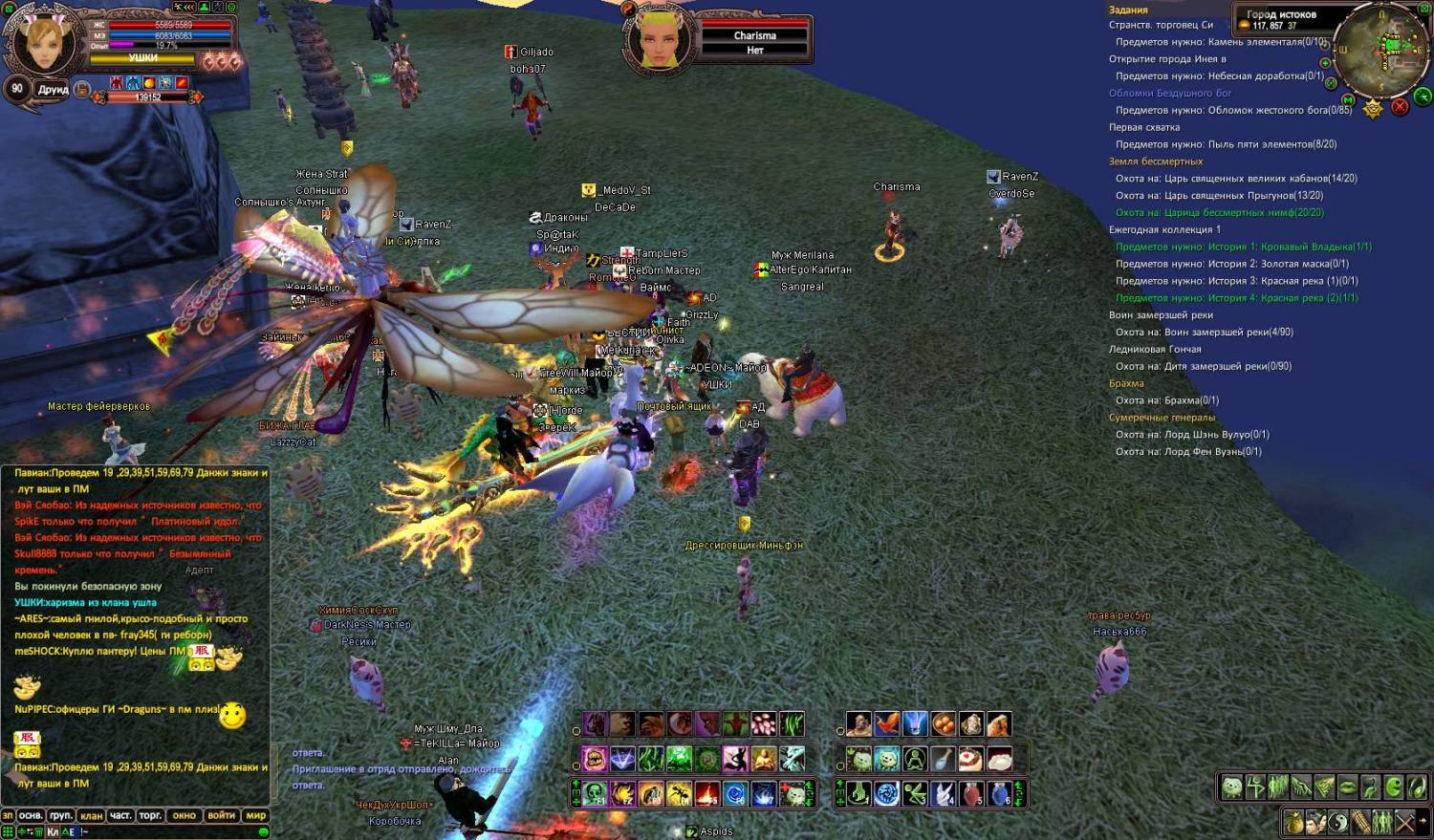1434x840 pixels.
Task: Use the cake item in the hotbar
Action: tap(971, 760)
